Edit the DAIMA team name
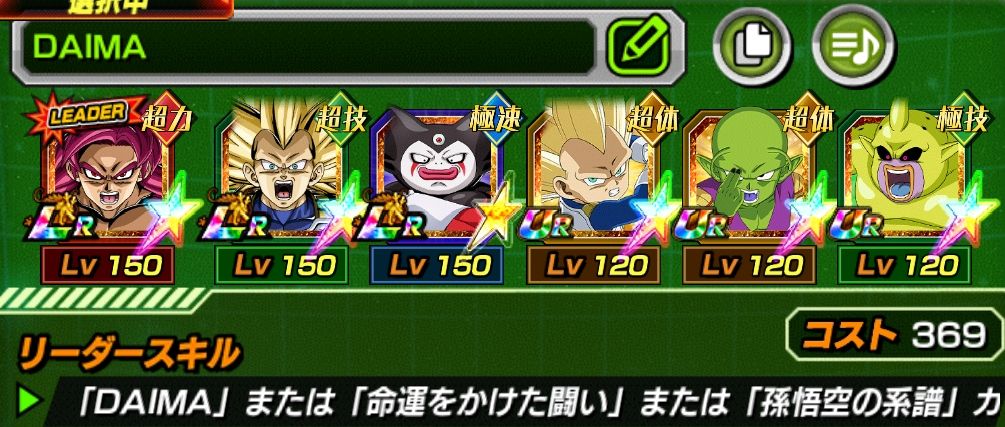The height and width of the screenshot is (427, 1005). (x=645, y=48)
